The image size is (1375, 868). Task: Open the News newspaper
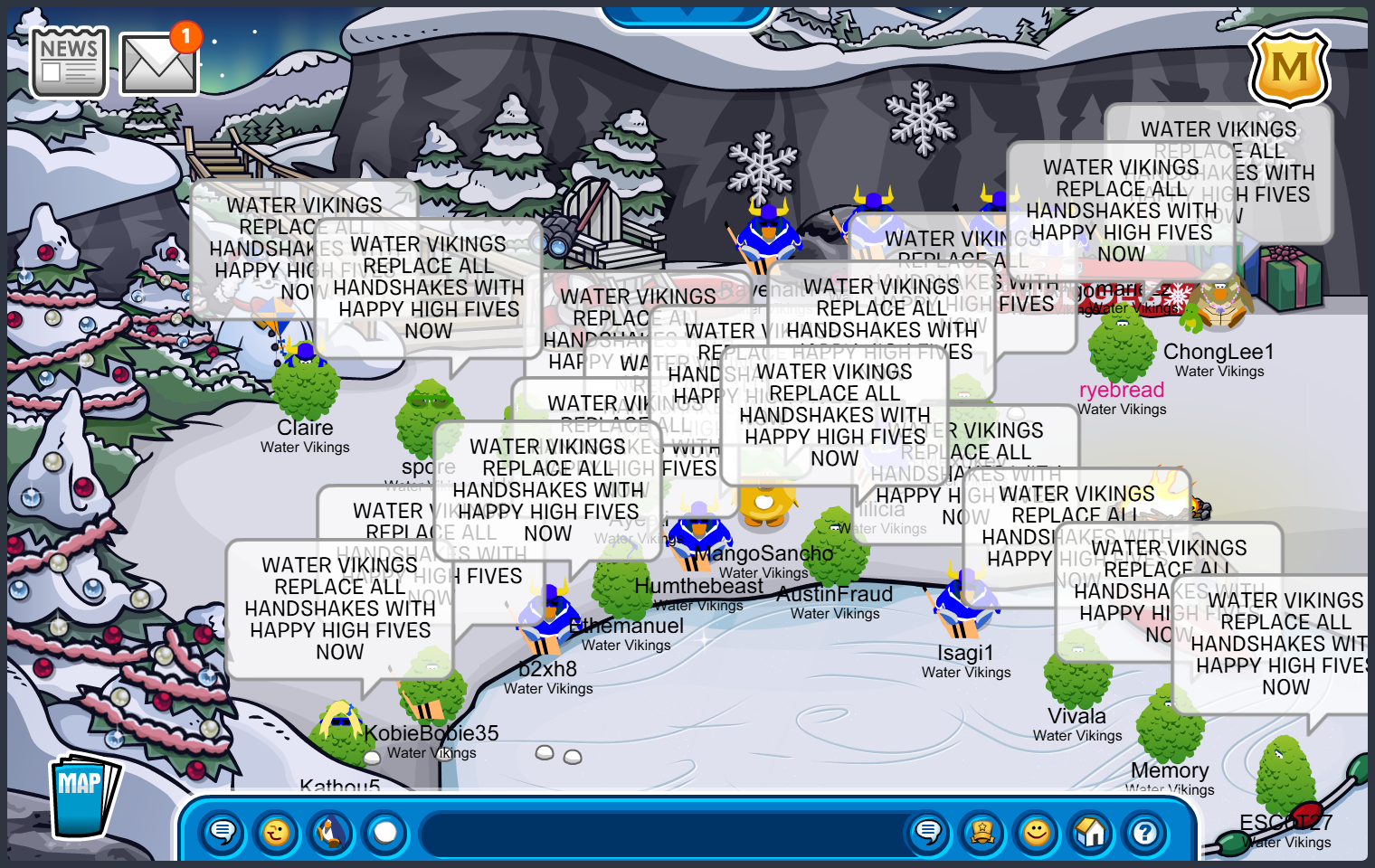tap(69, 61)
